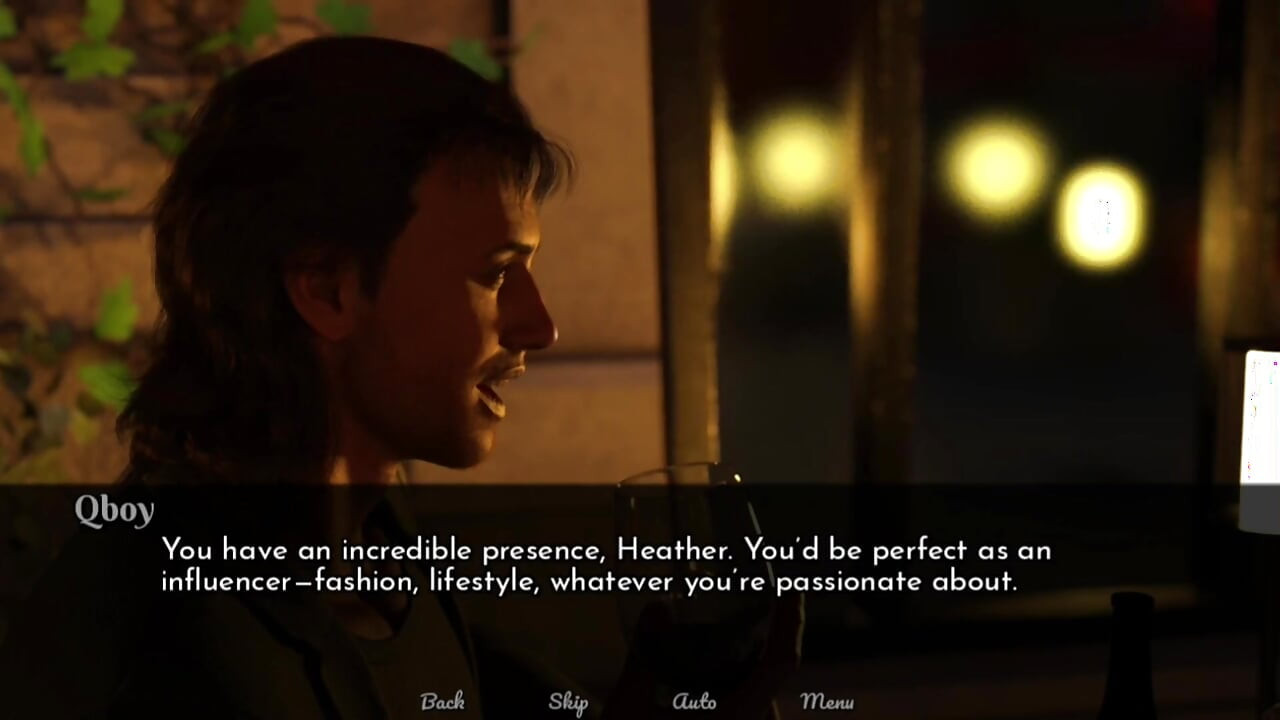Skip the dialogue
Image resolution: width=1280 pixels, height=720 pixels.
click(568, 702)
